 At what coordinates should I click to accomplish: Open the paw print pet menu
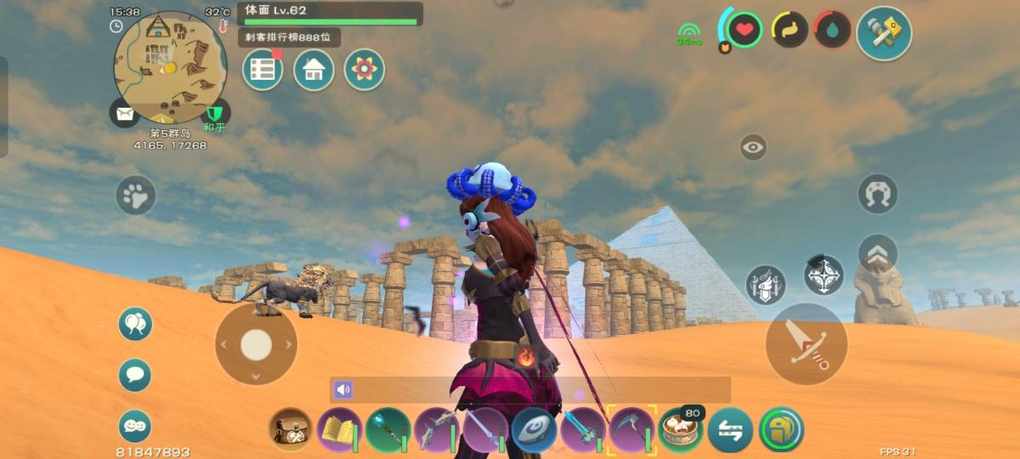pyautogui.click(x=136, y=196)
